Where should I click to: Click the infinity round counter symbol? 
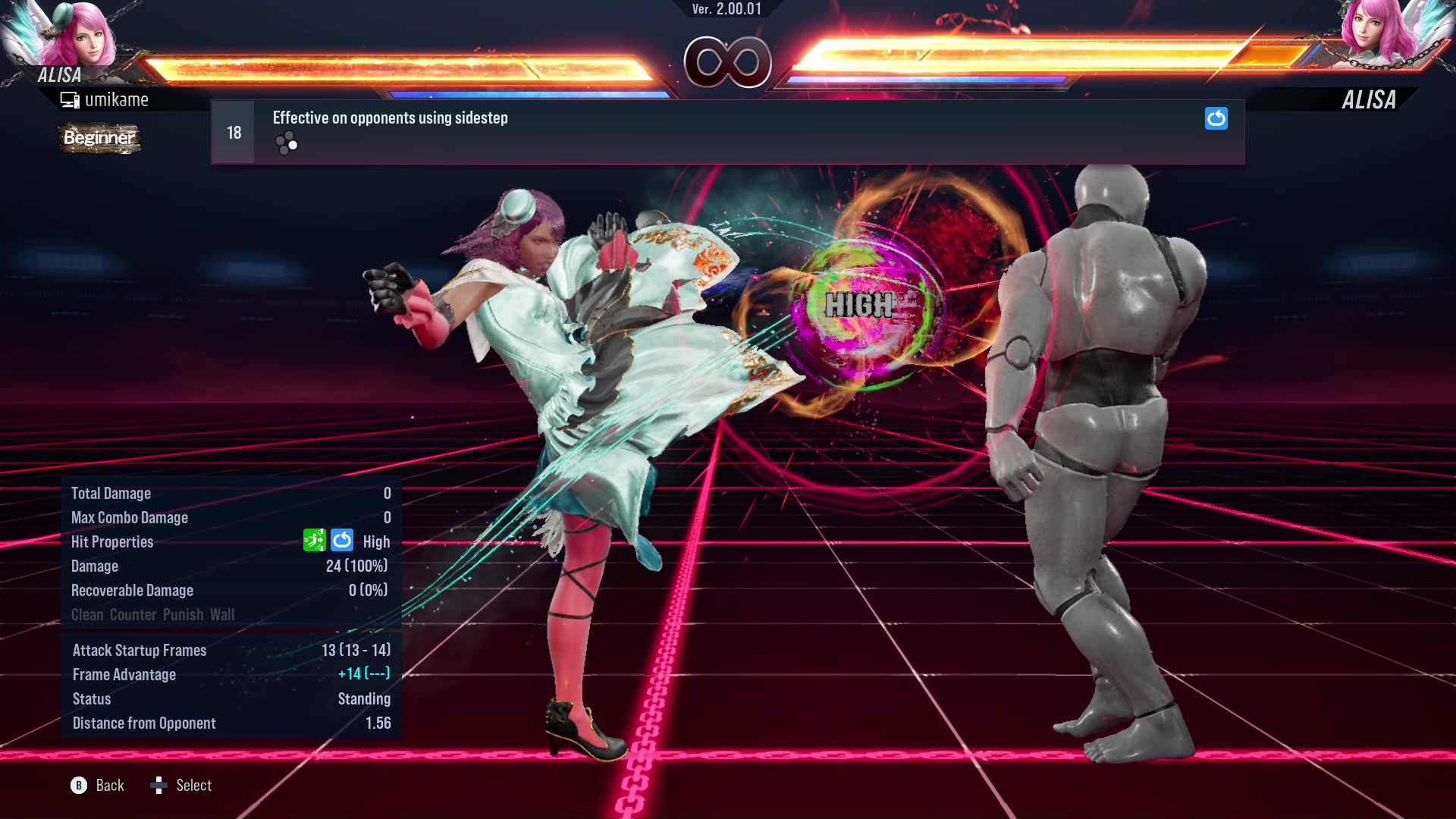coord(728,64)
